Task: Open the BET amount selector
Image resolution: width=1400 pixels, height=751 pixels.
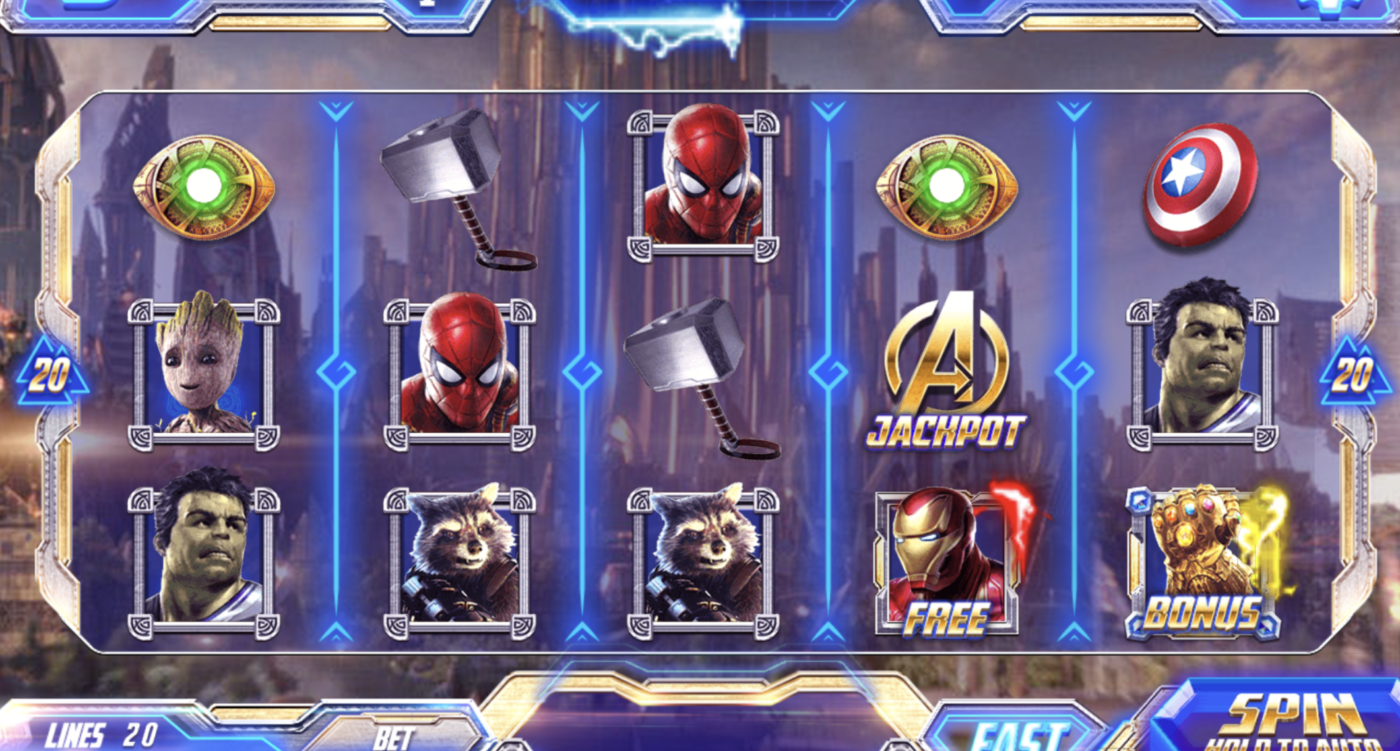Action: [x=396, y=737]
